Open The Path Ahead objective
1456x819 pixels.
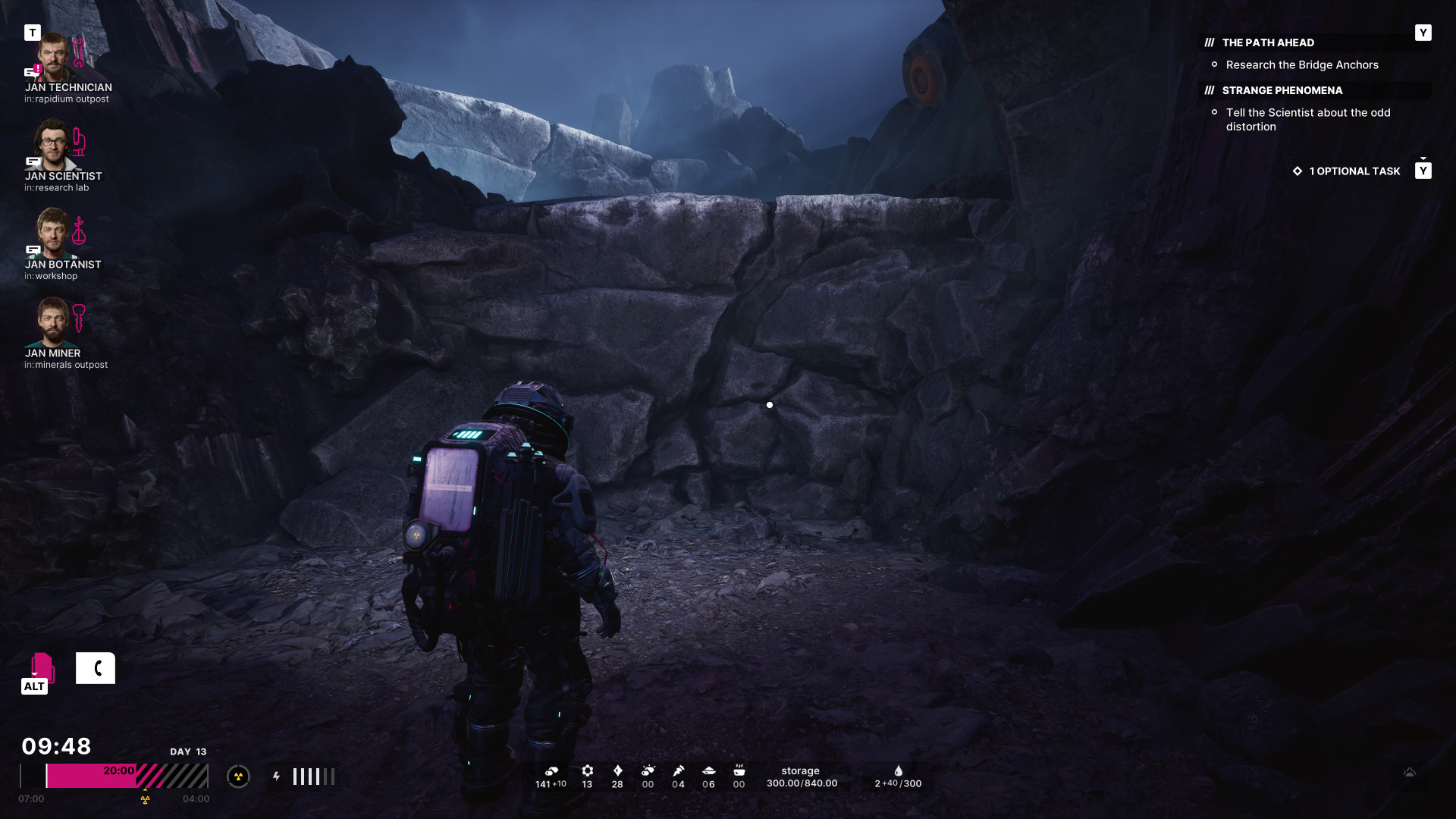click(1268, 42)
